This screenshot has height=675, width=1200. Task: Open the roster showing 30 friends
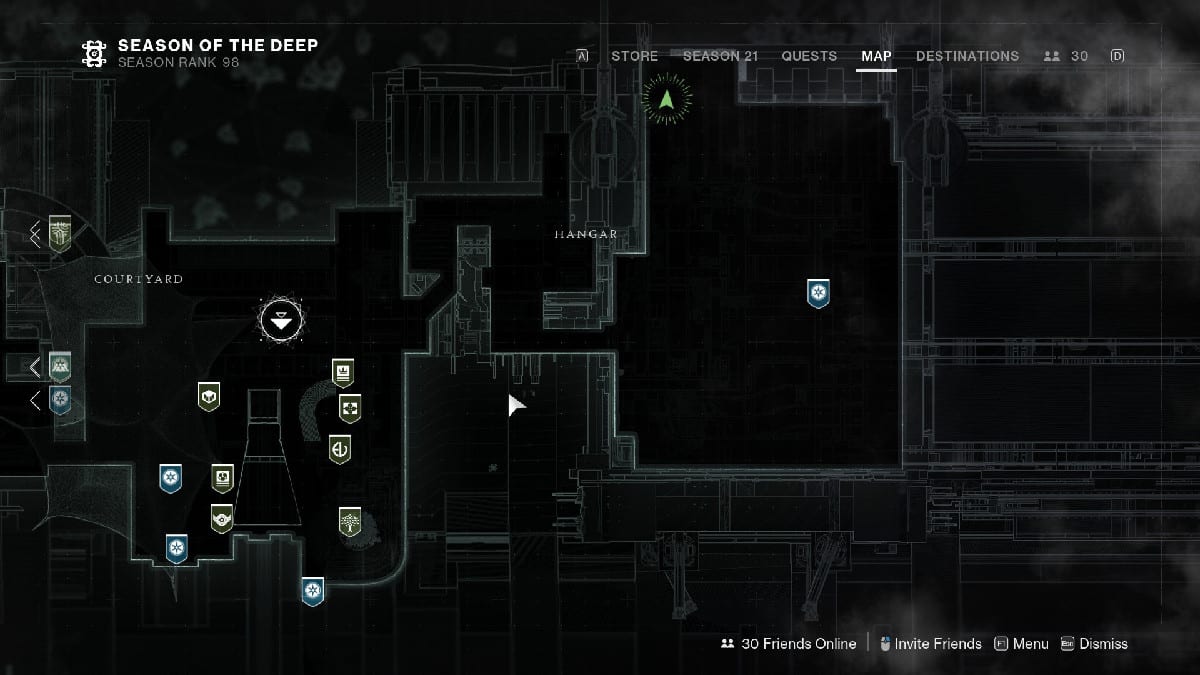coord(1066,56)
